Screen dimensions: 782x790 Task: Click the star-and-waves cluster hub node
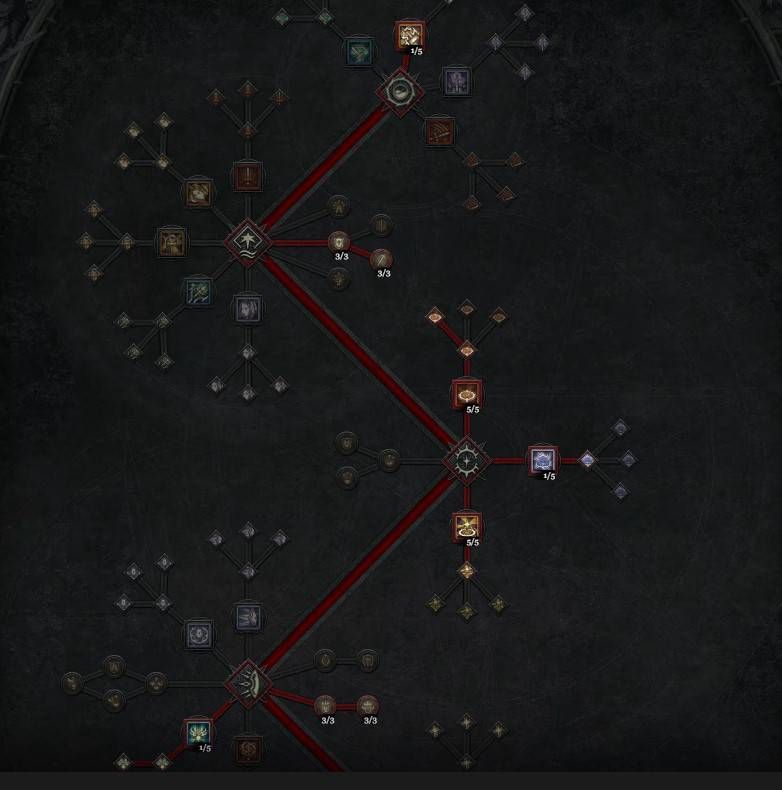pos(246,241)
